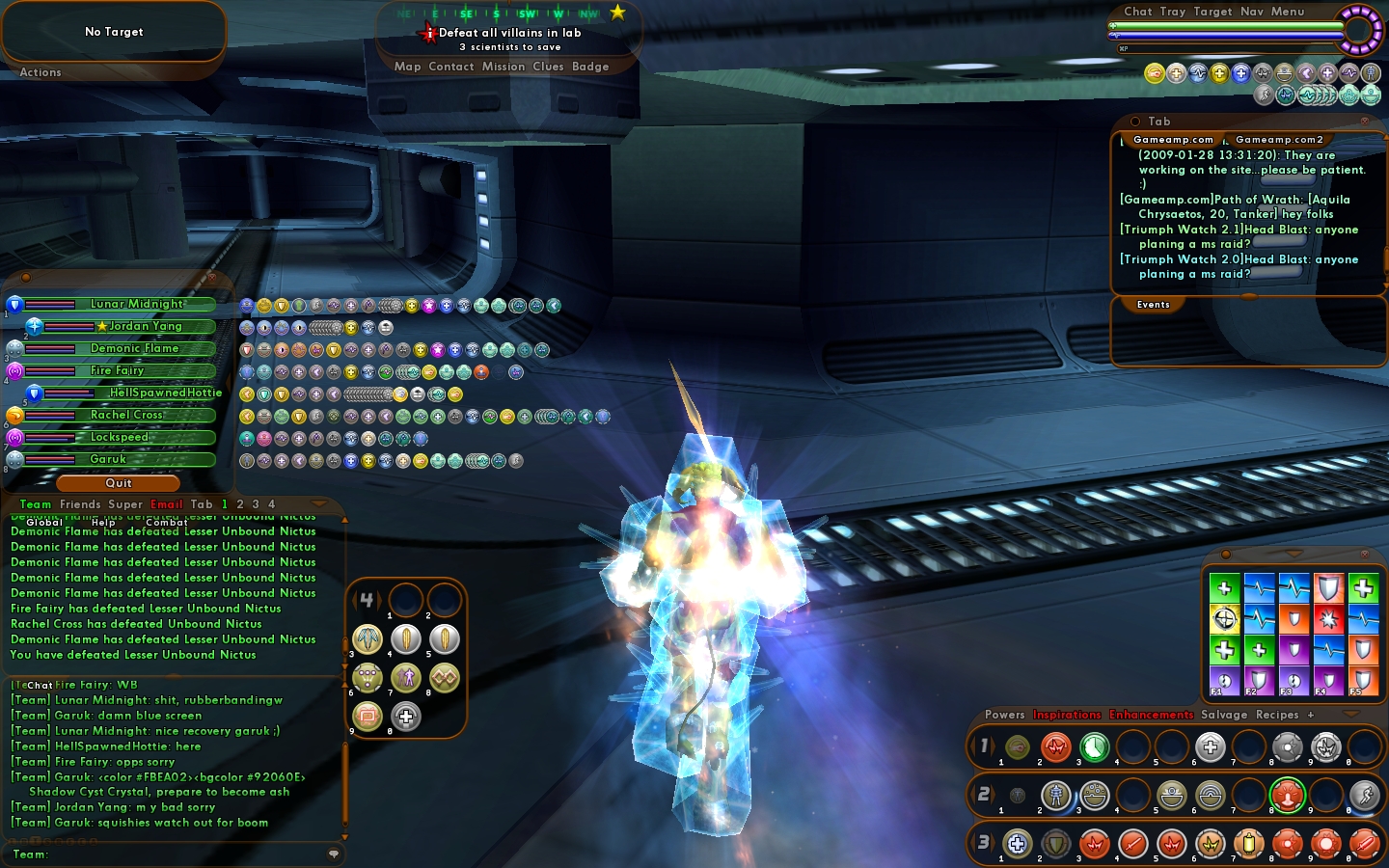Open the Recipes list
The image size is (1389, 868).
pyautogui.click(x=1277, y=715)
